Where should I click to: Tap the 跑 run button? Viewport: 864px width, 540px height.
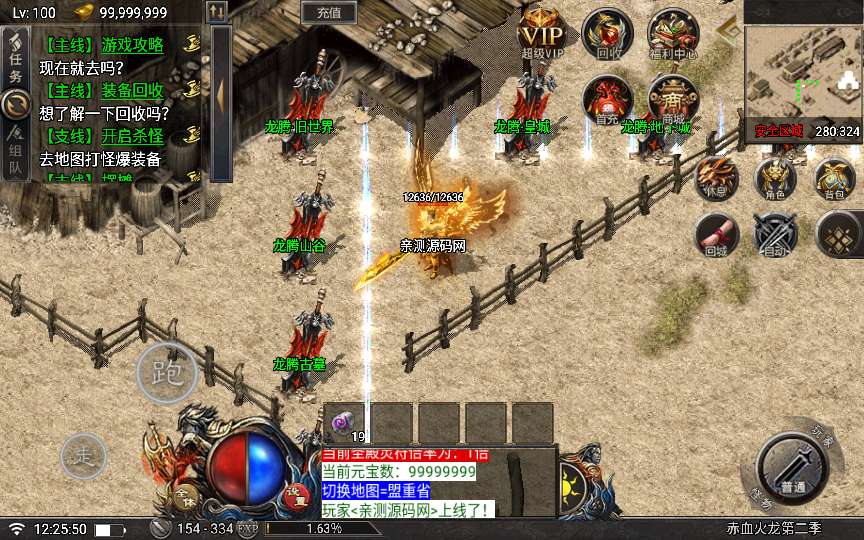click(166, 372)
